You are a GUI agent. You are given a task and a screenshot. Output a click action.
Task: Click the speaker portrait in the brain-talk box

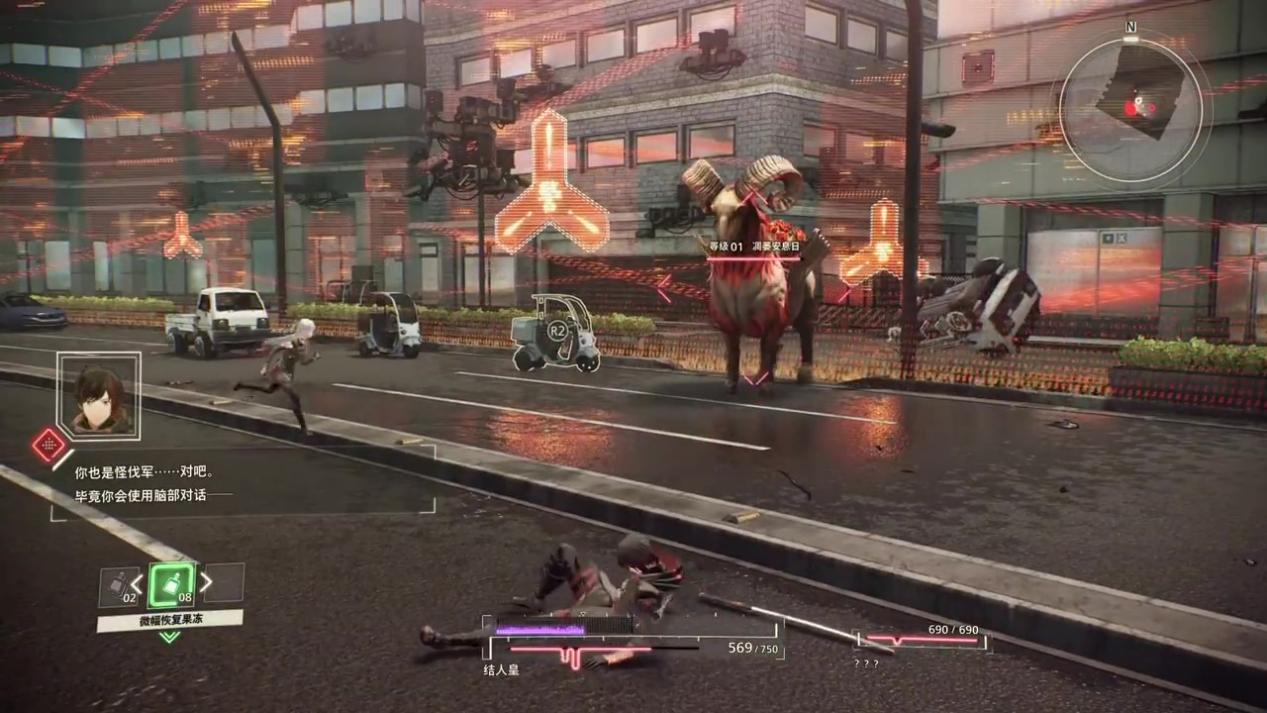[x=98, y=394]
